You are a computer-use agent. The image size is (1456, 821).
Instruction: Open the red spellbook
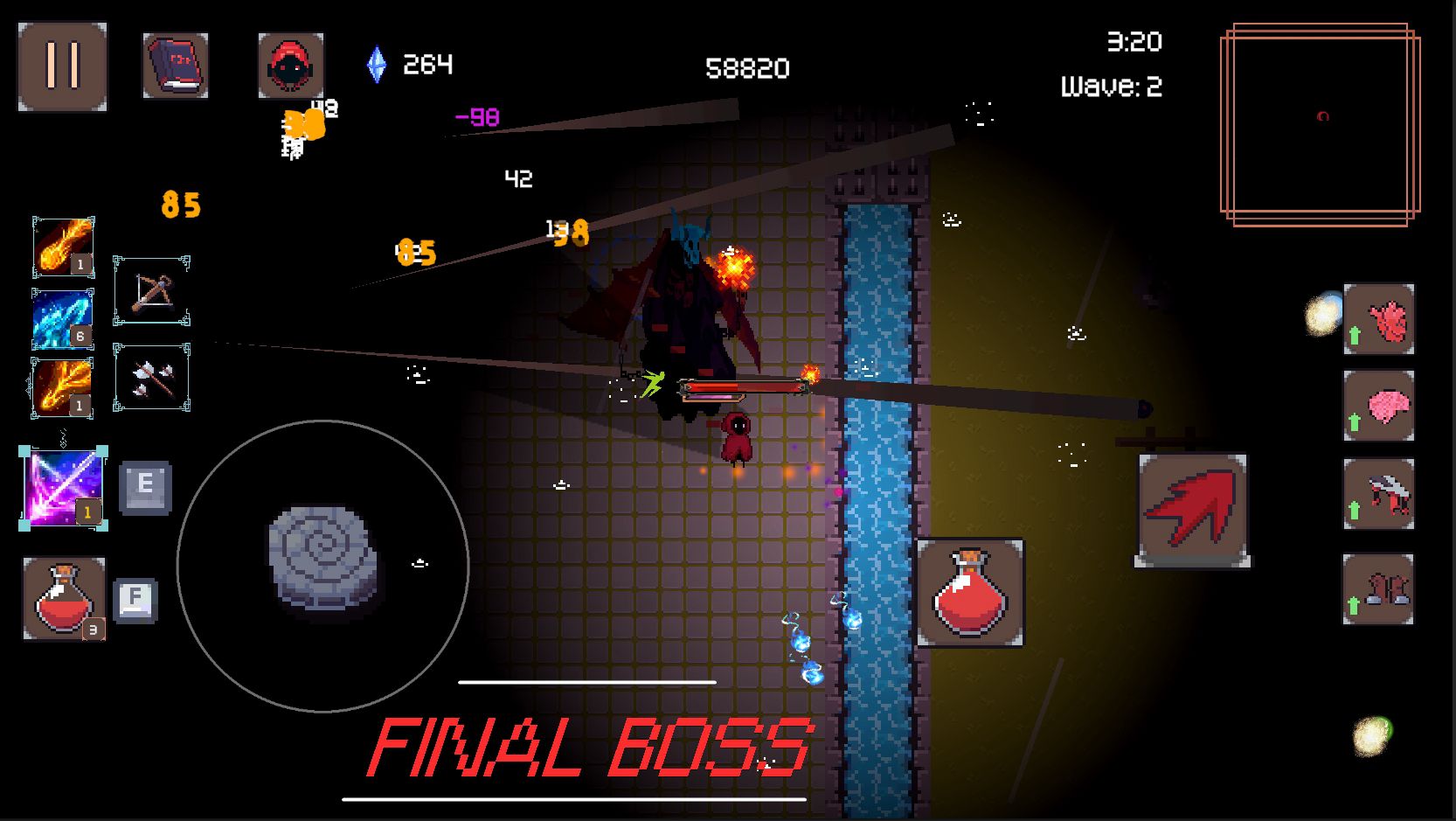(176, 66)
